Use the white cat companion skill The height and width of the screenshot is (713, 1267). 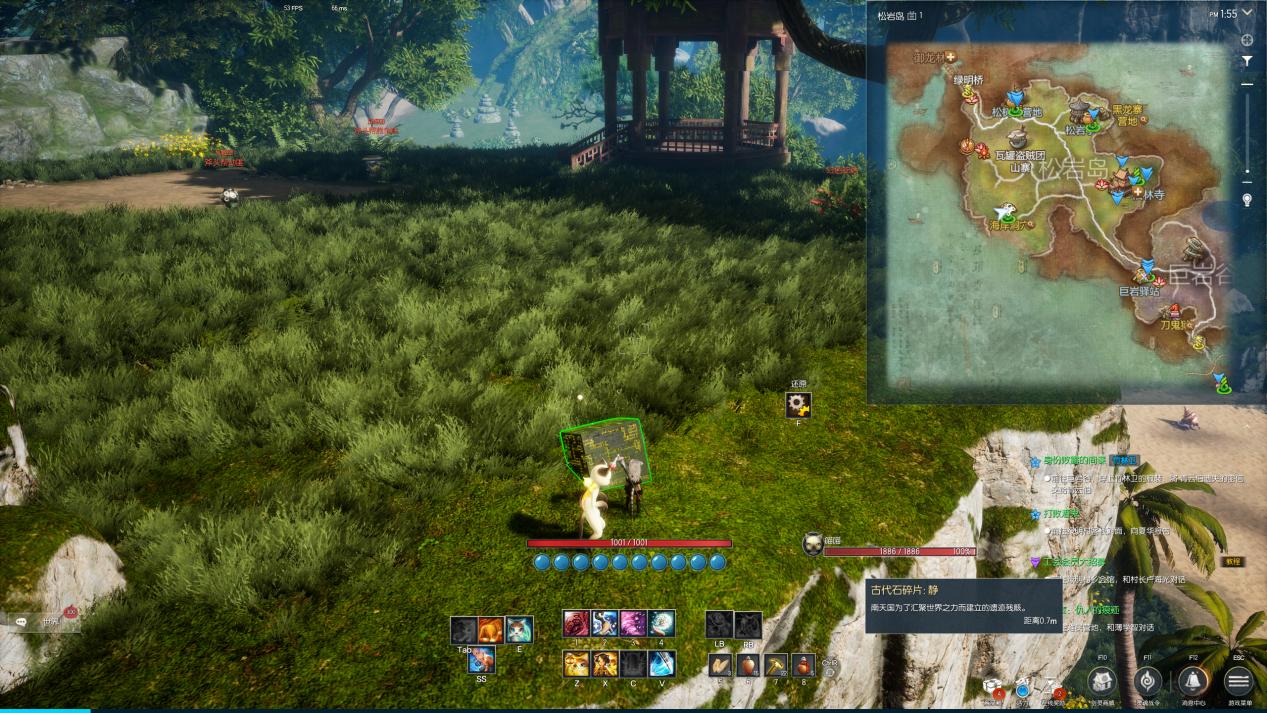point(519,629)
